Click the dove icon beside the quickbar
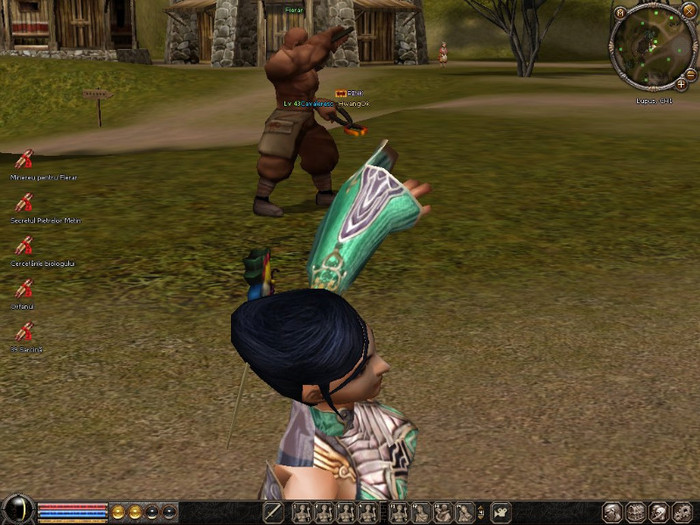Screen dimensions: 700x525 tap(500, 513)
